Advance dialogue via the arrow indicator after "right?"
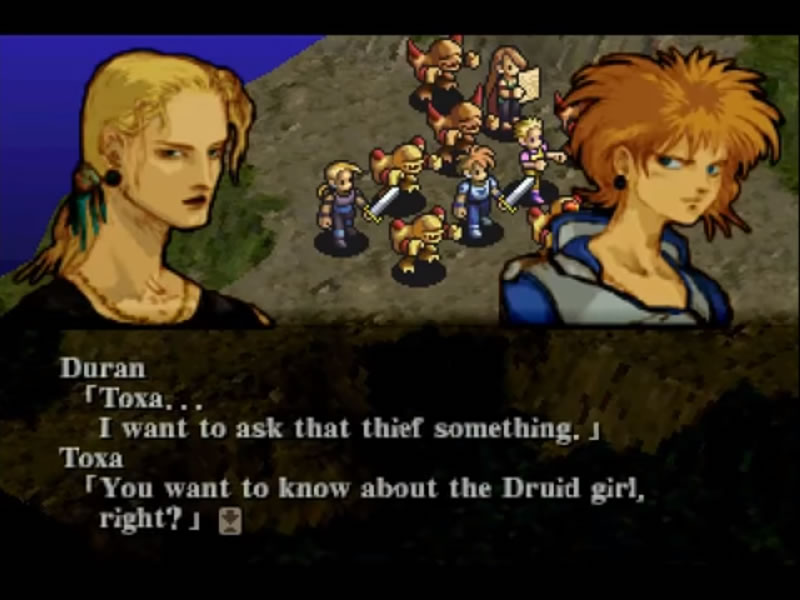Screen dimensions: 800x600 (230, 521)
